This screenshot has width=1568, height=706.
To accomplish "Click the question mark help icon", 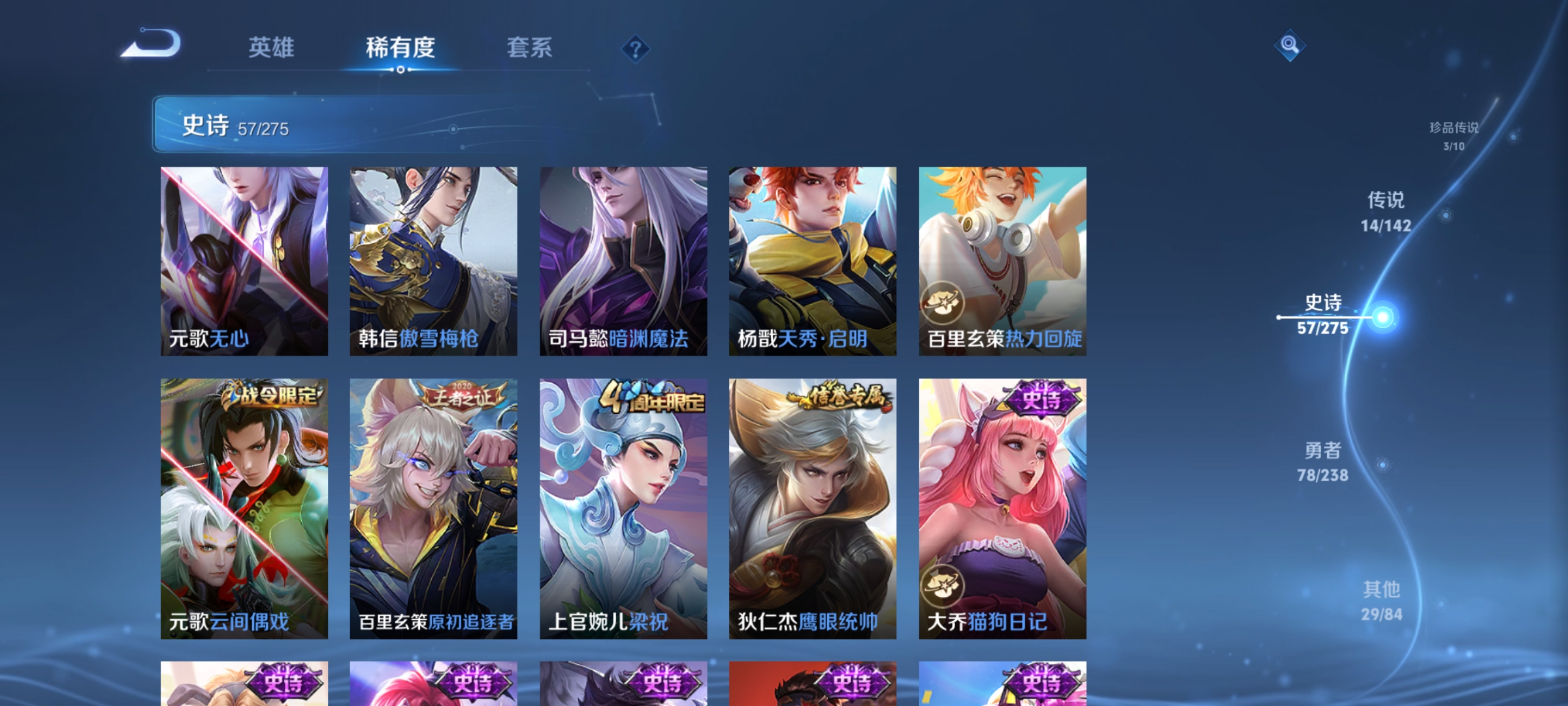I will 634,49.
